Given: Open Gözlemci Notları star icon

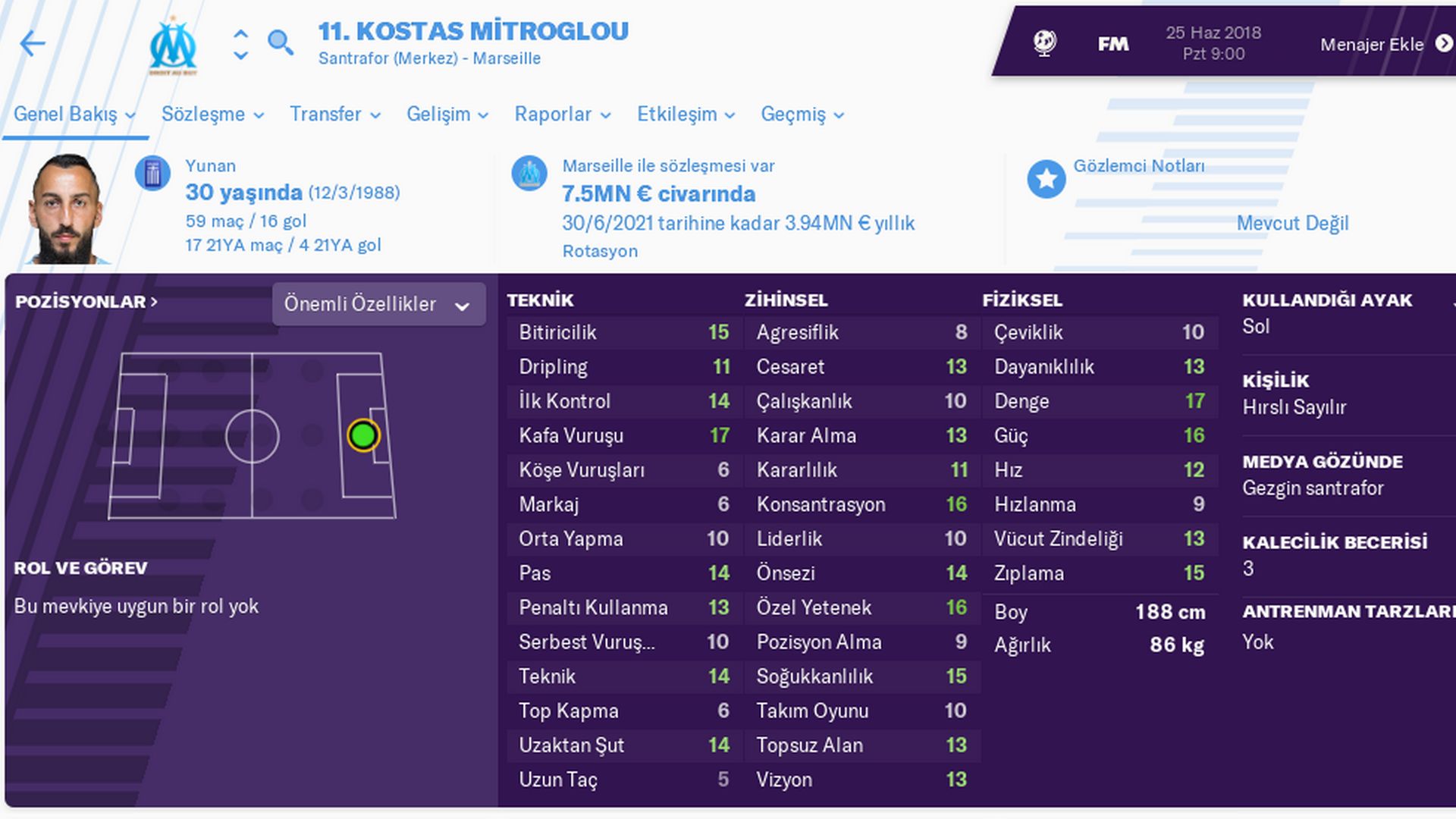Looking at the screenshot, I should point(1046,180).
